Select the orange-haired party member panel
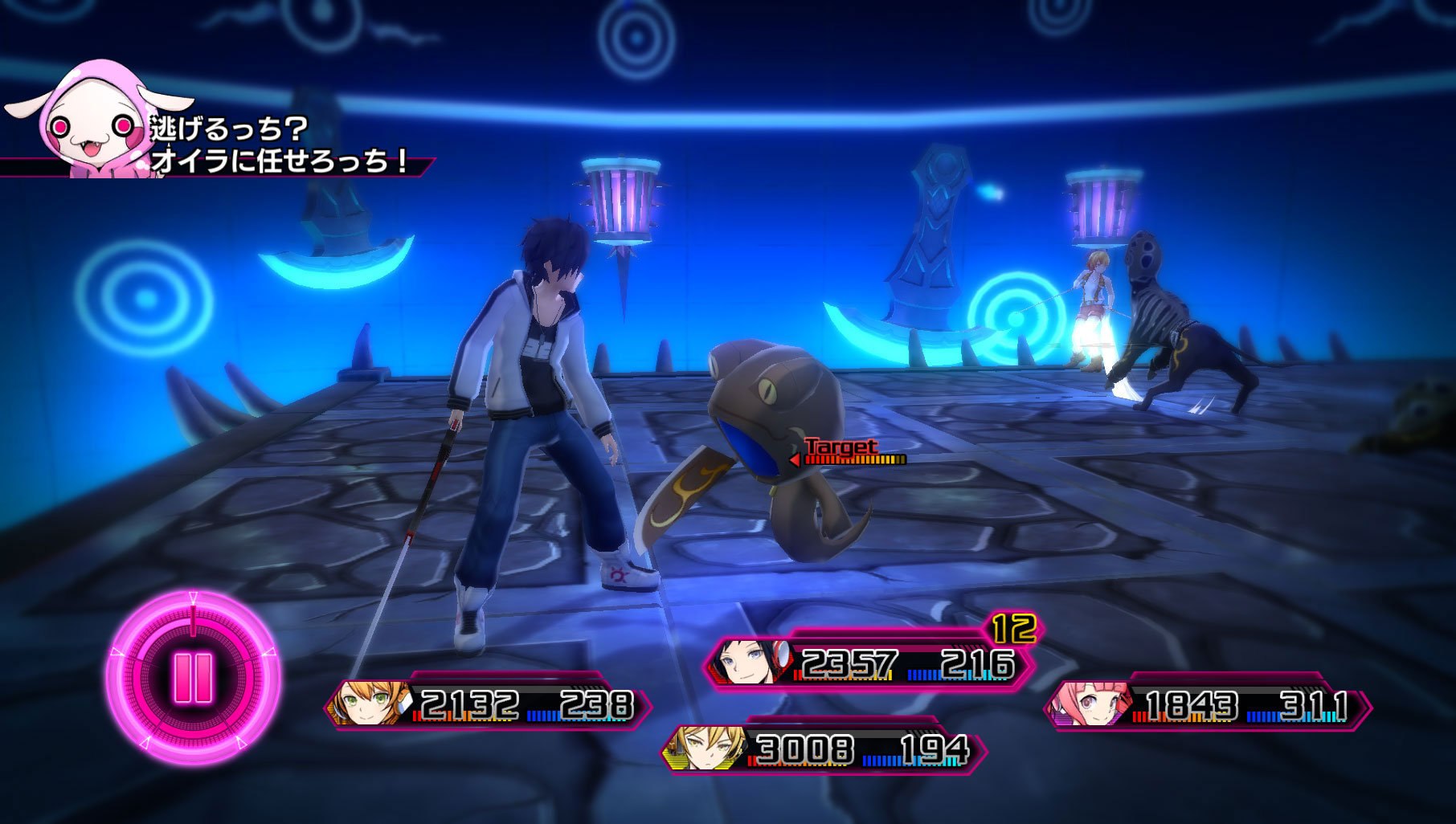This screenshot has height=824, width=1456. click(487, 705)
